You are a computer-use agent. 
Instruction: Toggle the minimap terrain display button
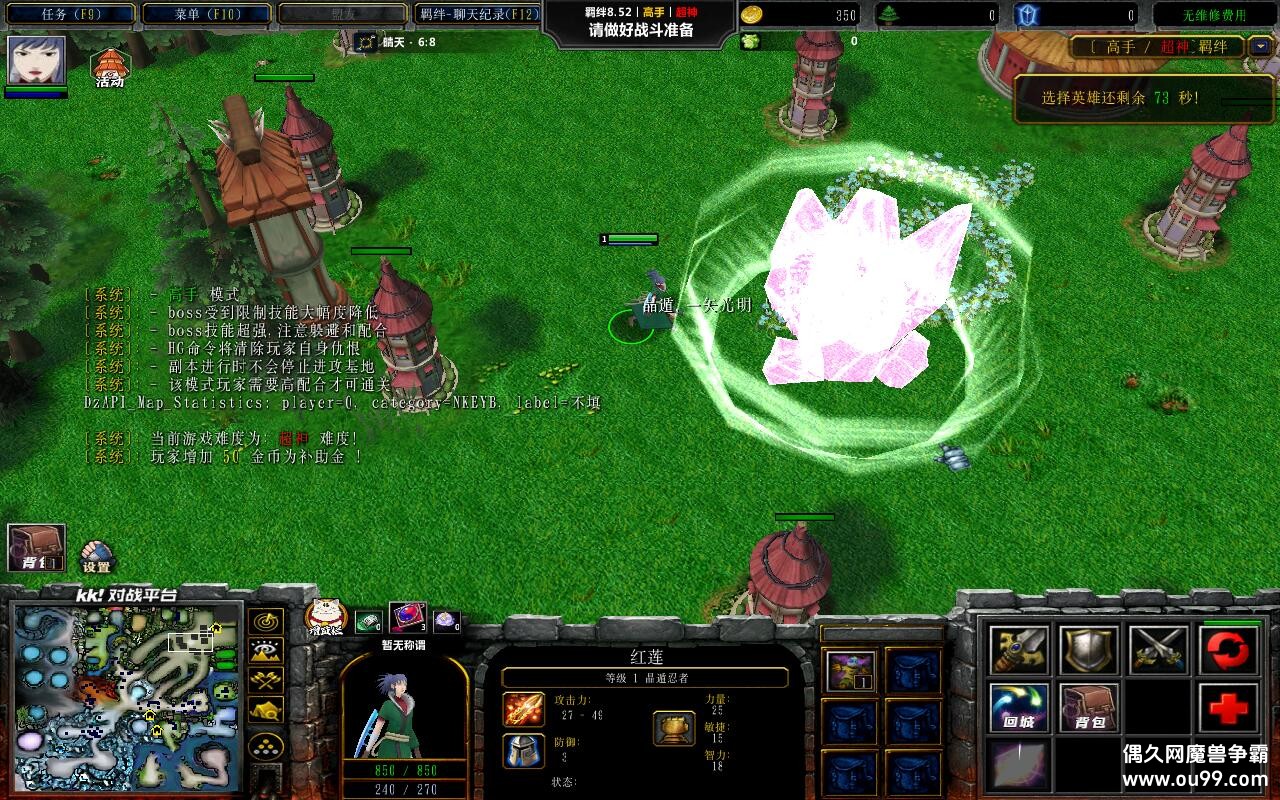pyautogui.click(x=265, y=651)
